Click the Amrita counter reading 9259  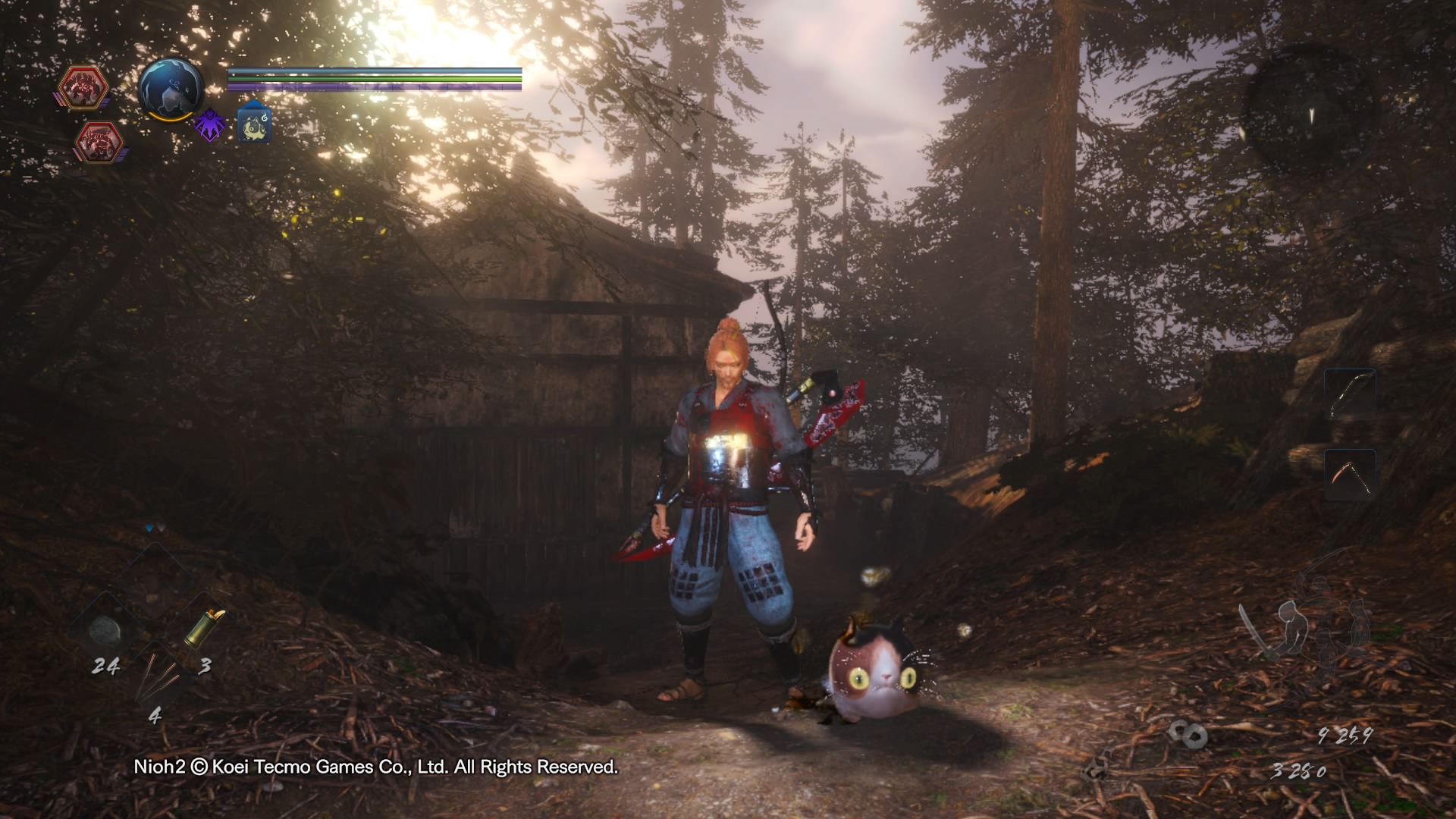pos(1344,736)
